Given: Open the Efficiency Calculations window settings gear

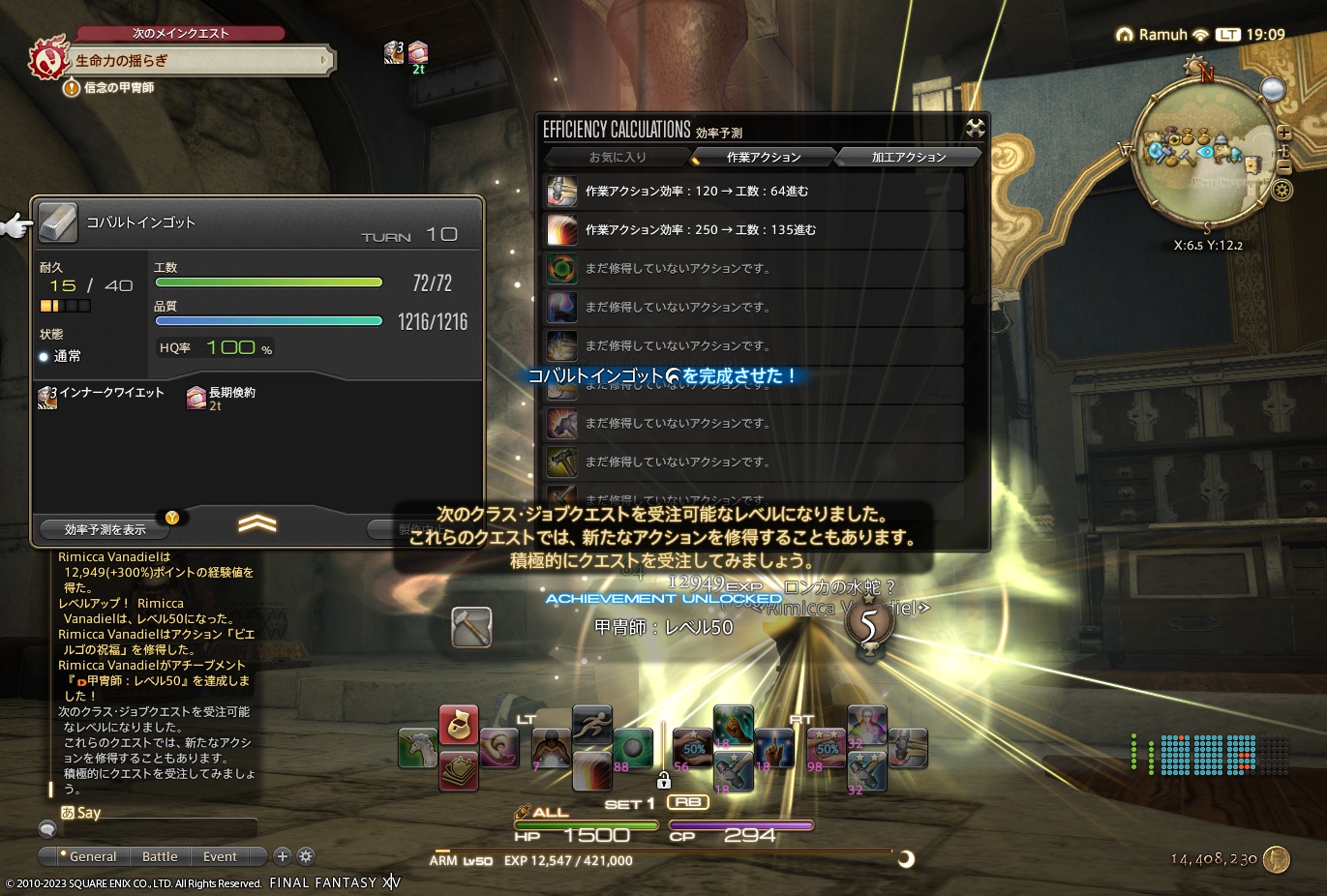Looking at the screenshot, I should (x=976, y=127).
